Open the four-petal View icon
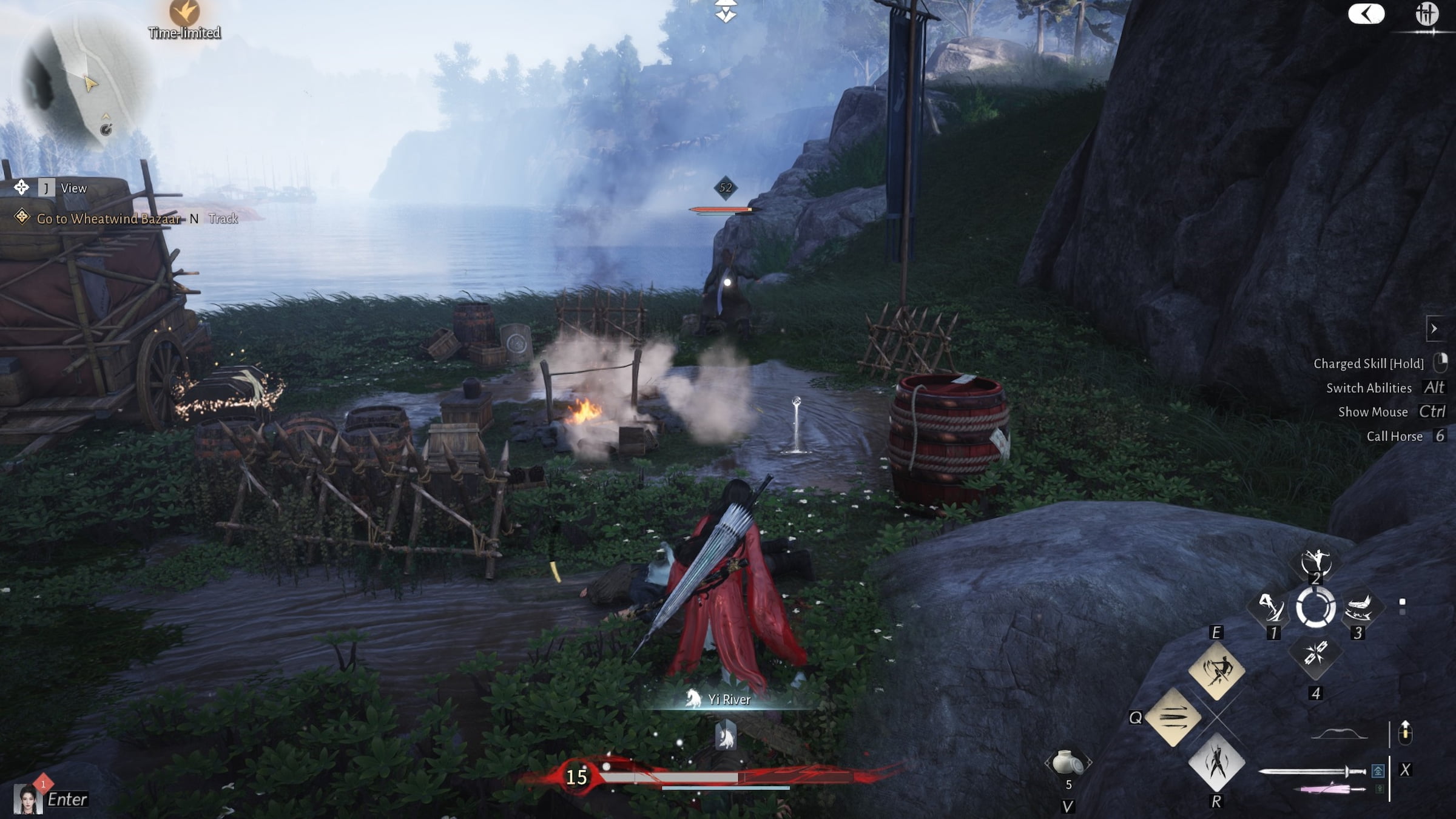 point(21,187)
